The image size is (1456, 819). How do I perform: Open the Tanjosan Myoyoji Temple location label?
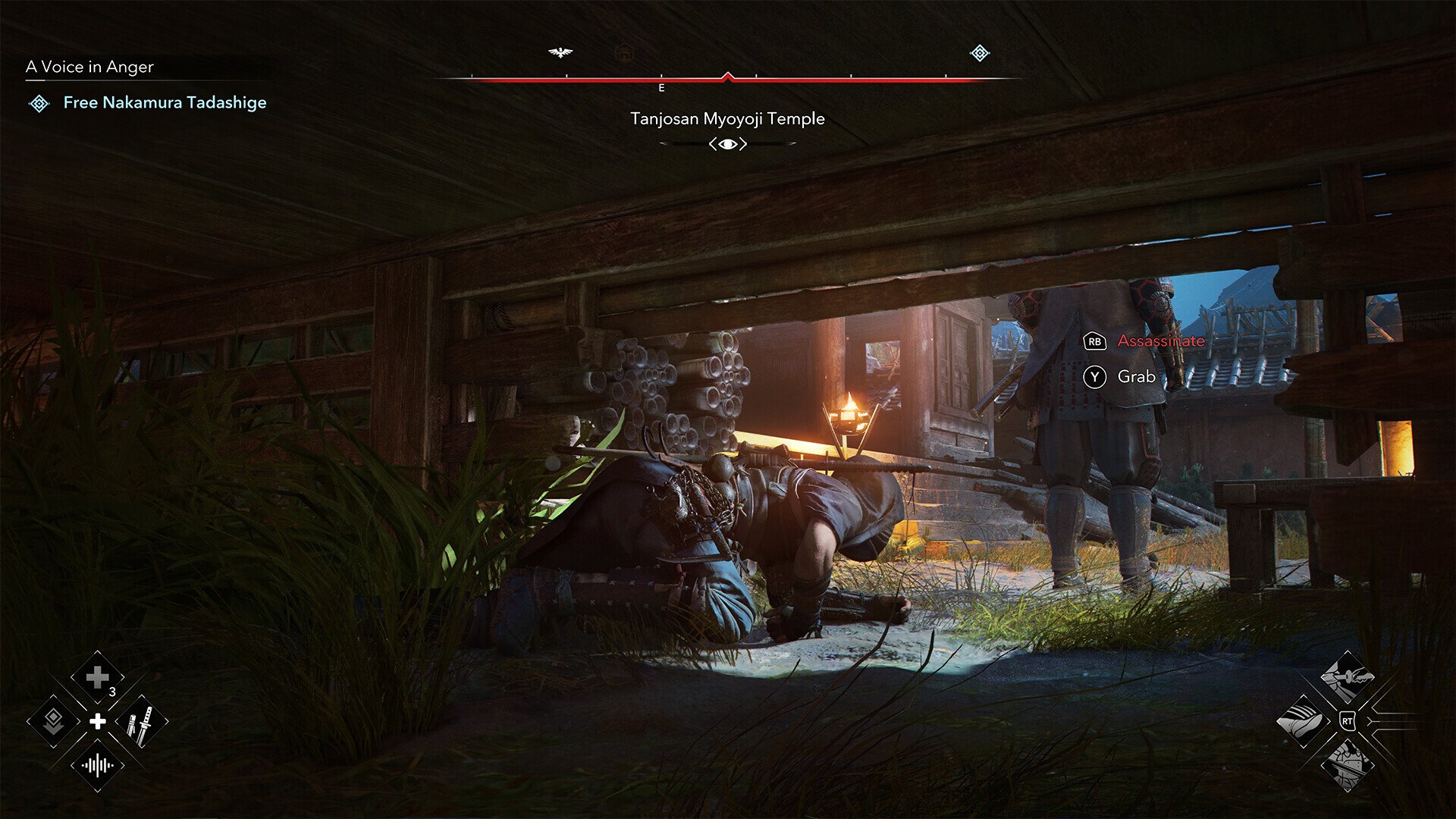728,118
